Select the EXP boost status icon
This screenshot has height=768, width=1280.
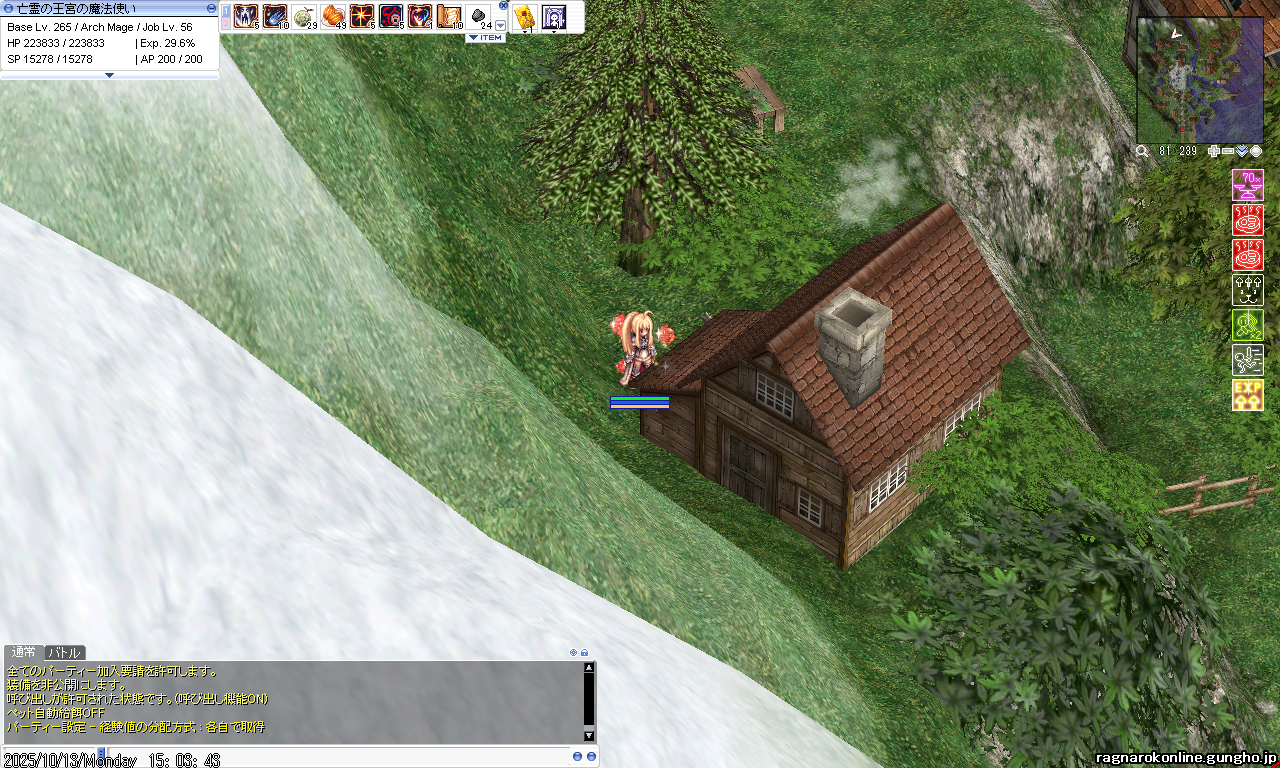coord(1247,395)
